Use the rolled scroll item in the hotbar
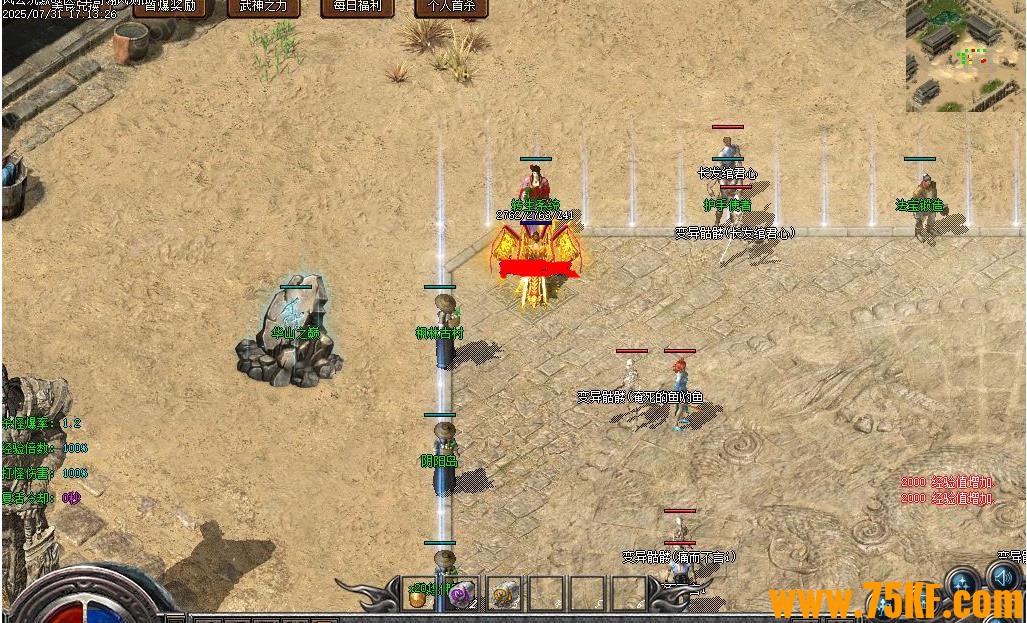This screenshot has height=623, width=1027. click(x=504, y=594)
